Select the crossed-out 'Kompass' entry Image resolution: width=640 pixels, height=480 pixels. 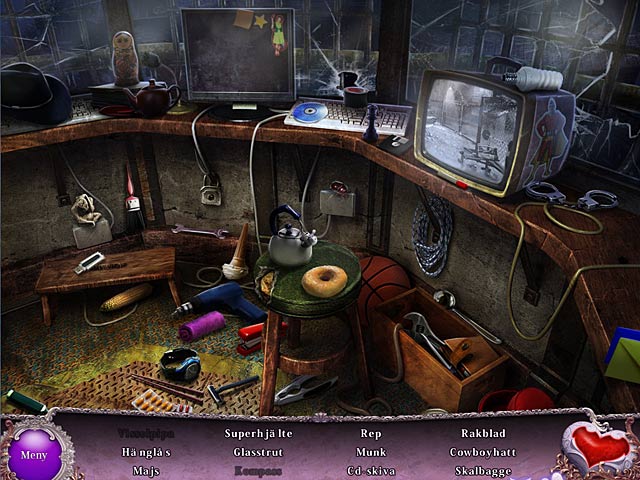pos(257,470)
